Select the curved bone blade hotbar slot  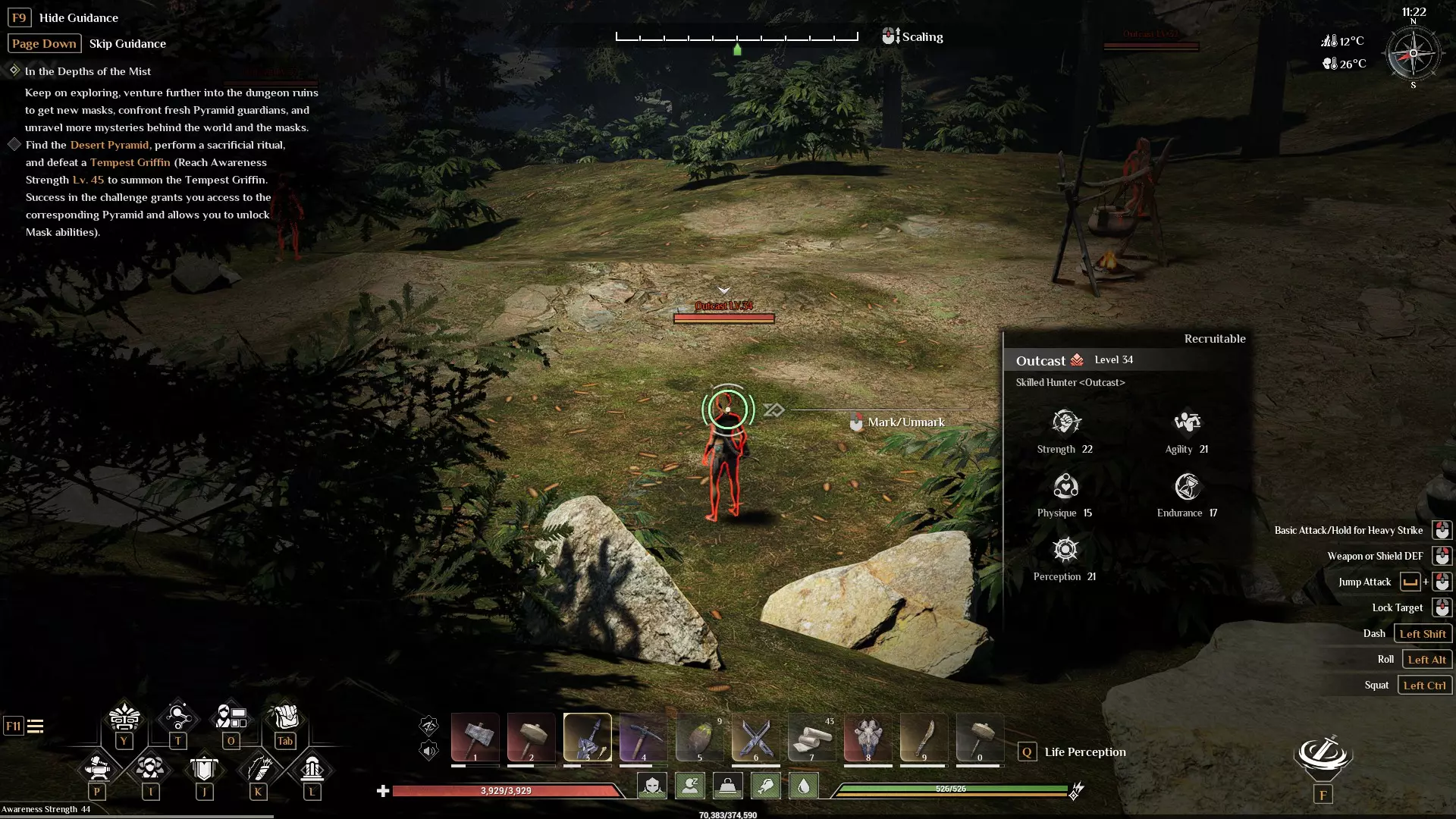click(x=924, y=737)
